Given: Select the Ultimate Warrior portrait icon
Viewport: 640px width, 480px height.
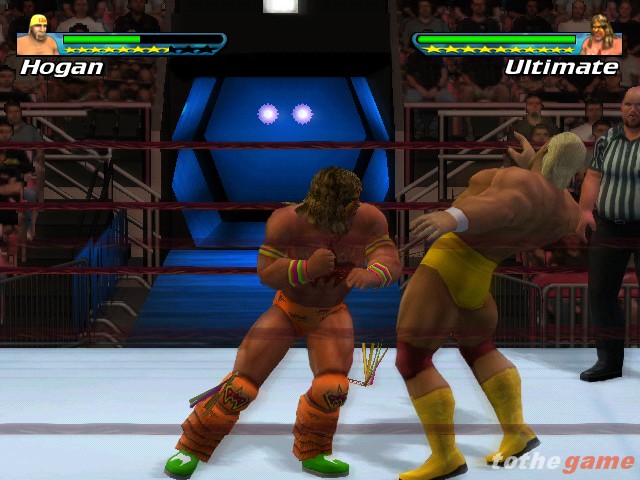Looking at the screenshot, I should tap(602, 35).
